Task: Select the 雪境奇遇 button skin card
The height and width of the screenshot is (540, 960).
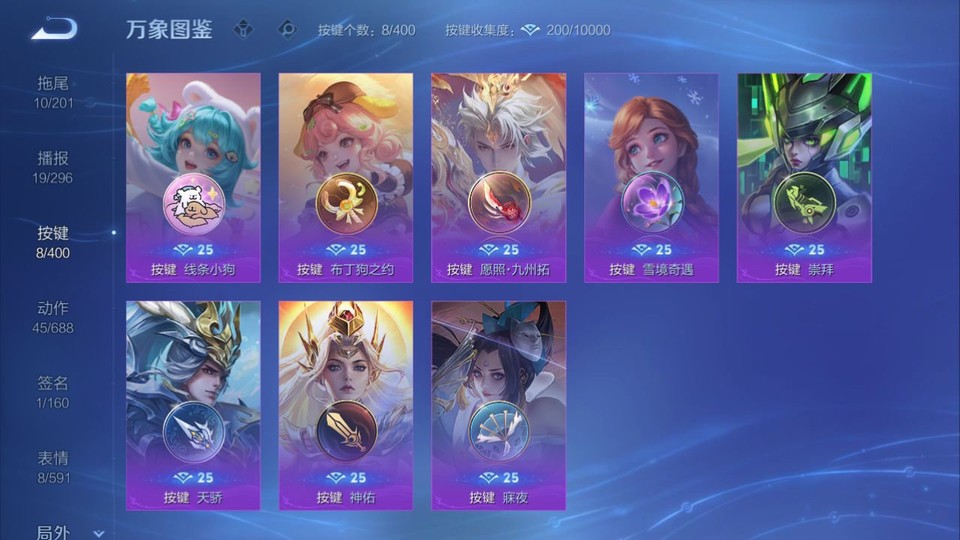Action: click(651, 177)
